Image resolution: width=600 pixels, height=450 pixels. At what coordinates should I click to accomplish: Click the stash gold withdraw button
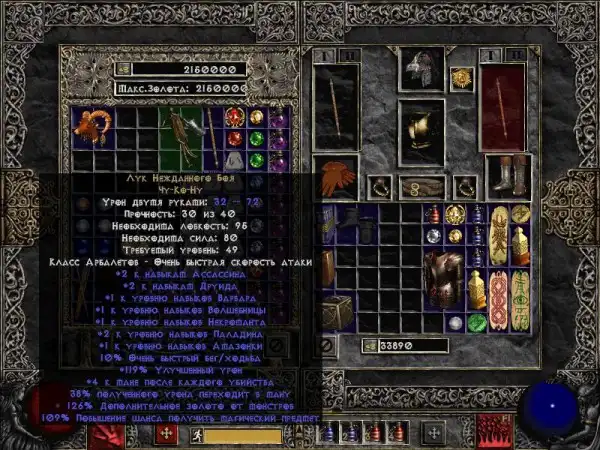(x=124, y=70)
